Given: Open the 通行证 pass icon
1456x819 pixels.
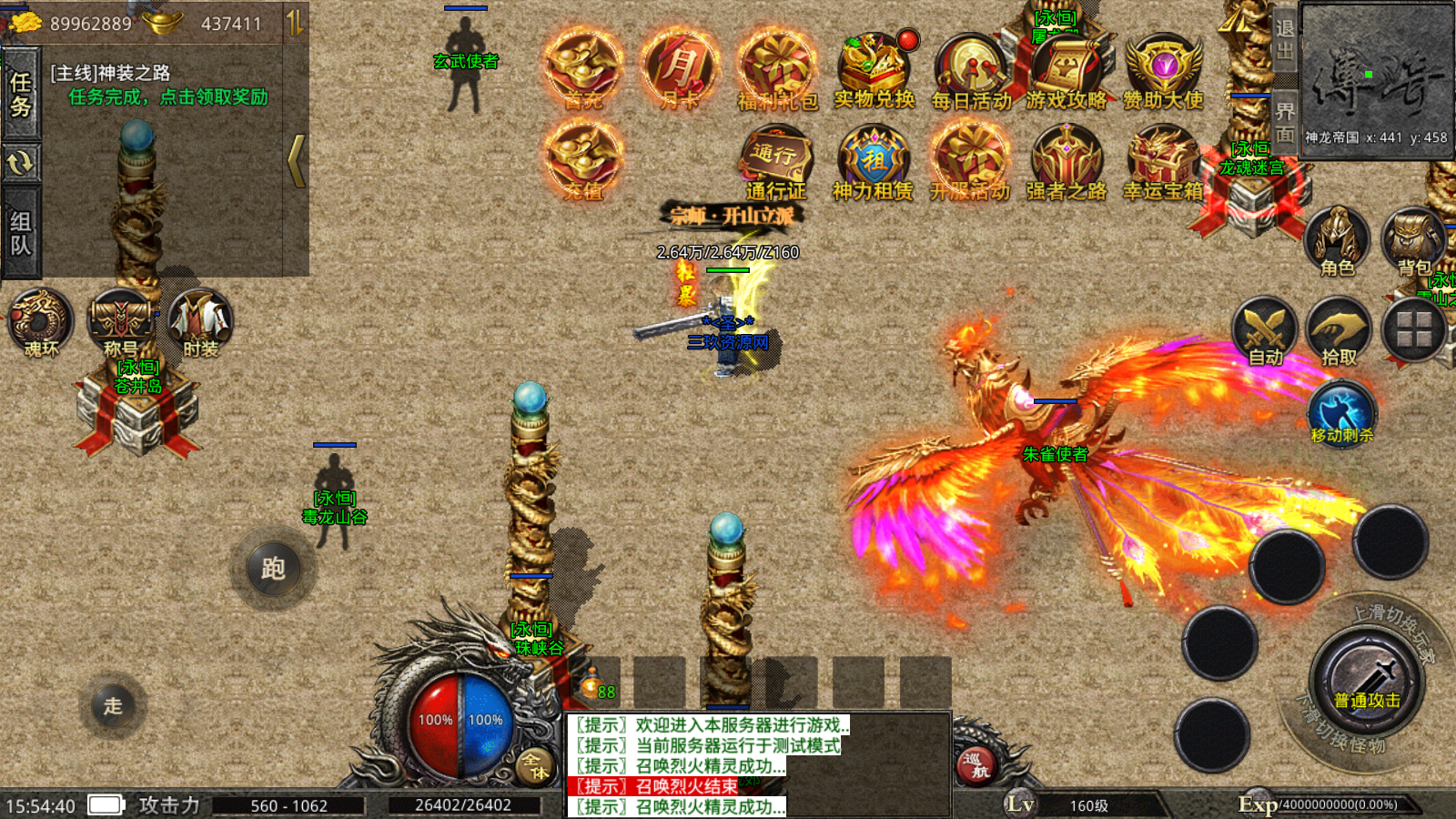Looking at the screenshot, I should 776,161.
